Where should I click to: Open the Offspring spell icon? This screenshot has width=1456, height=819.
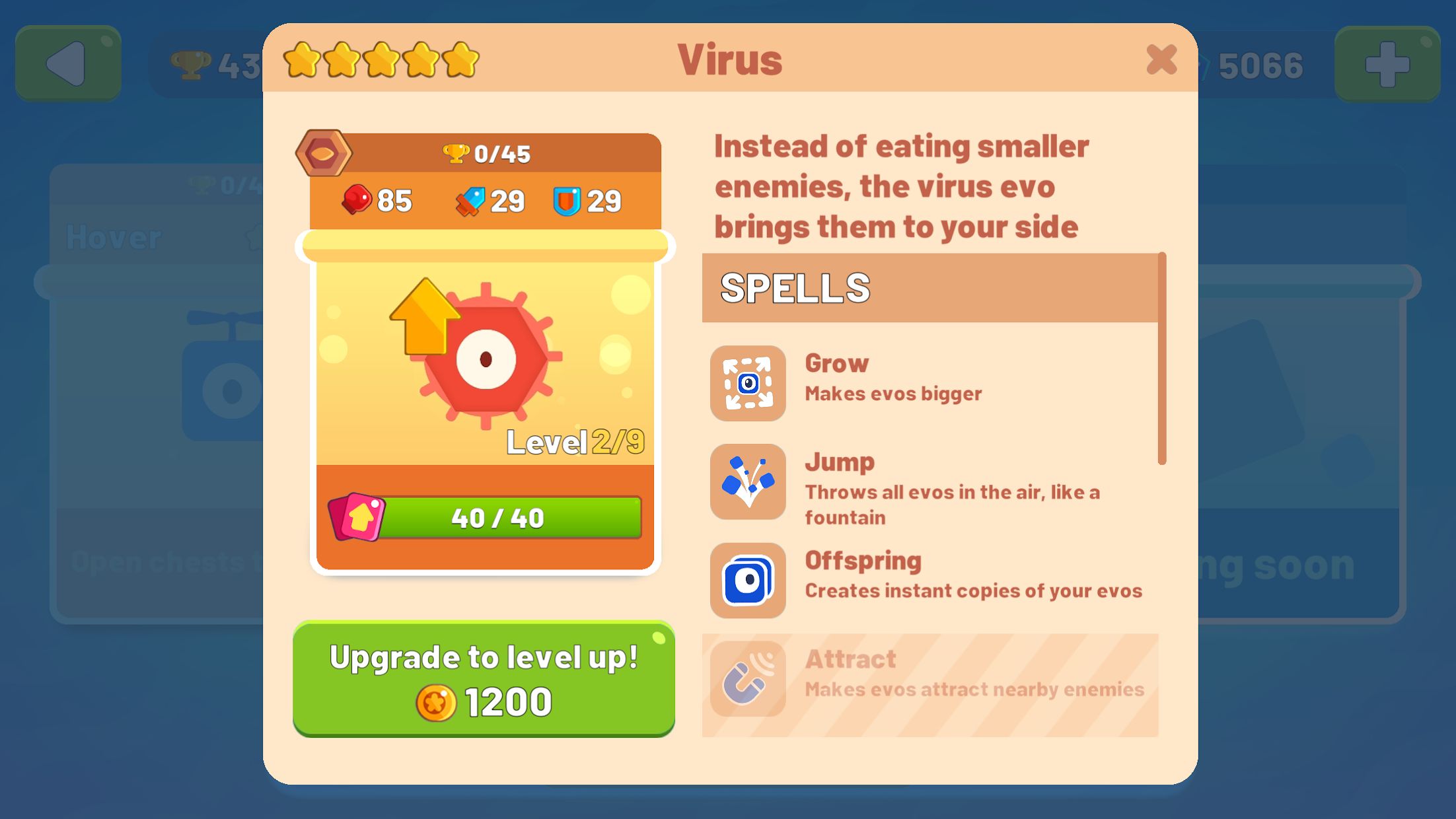coord(746,581)
